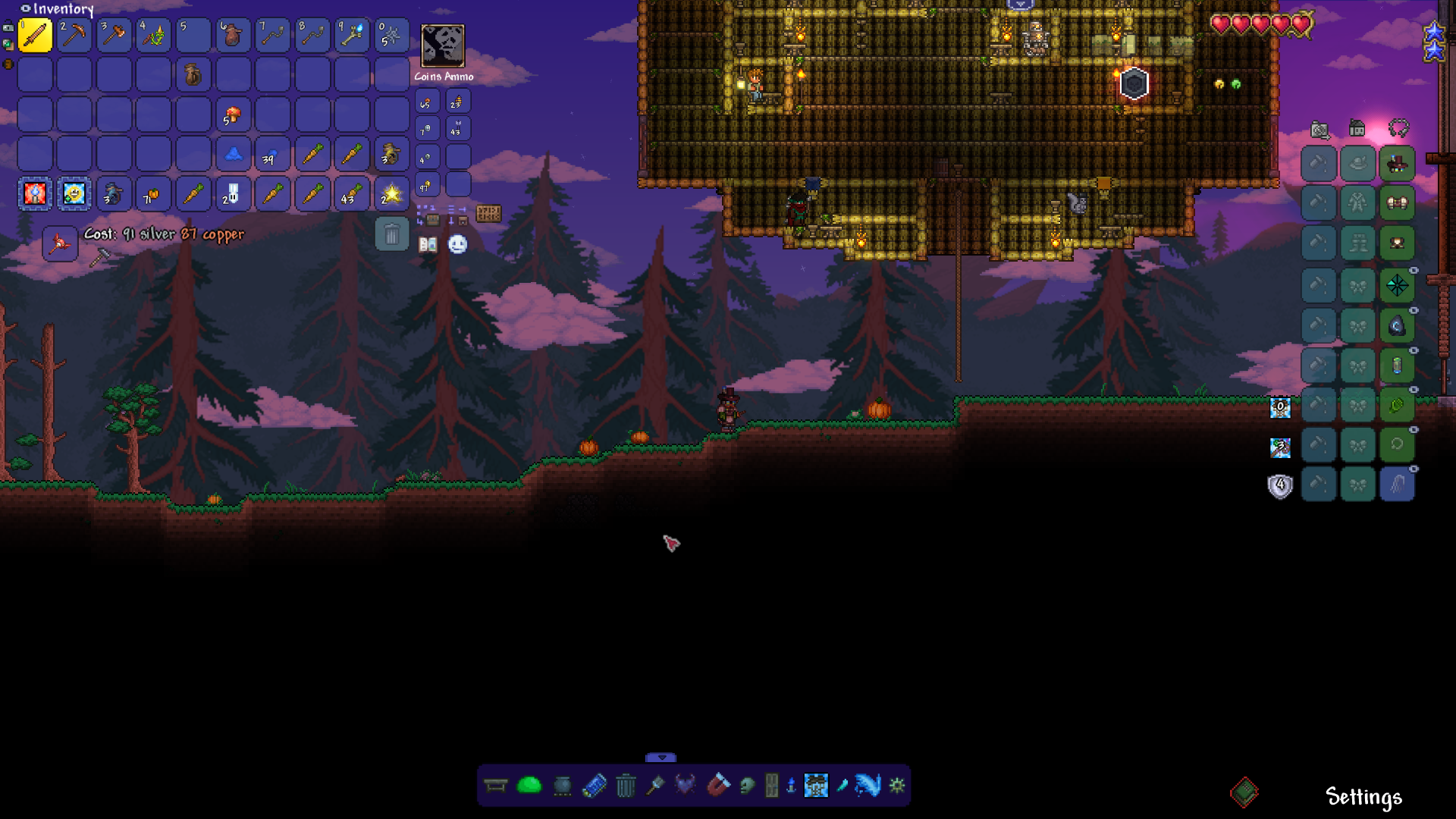The image size is (1456, 819).
Task: Pick up the stack of 5 mushrooms
Action: [233, 115]
